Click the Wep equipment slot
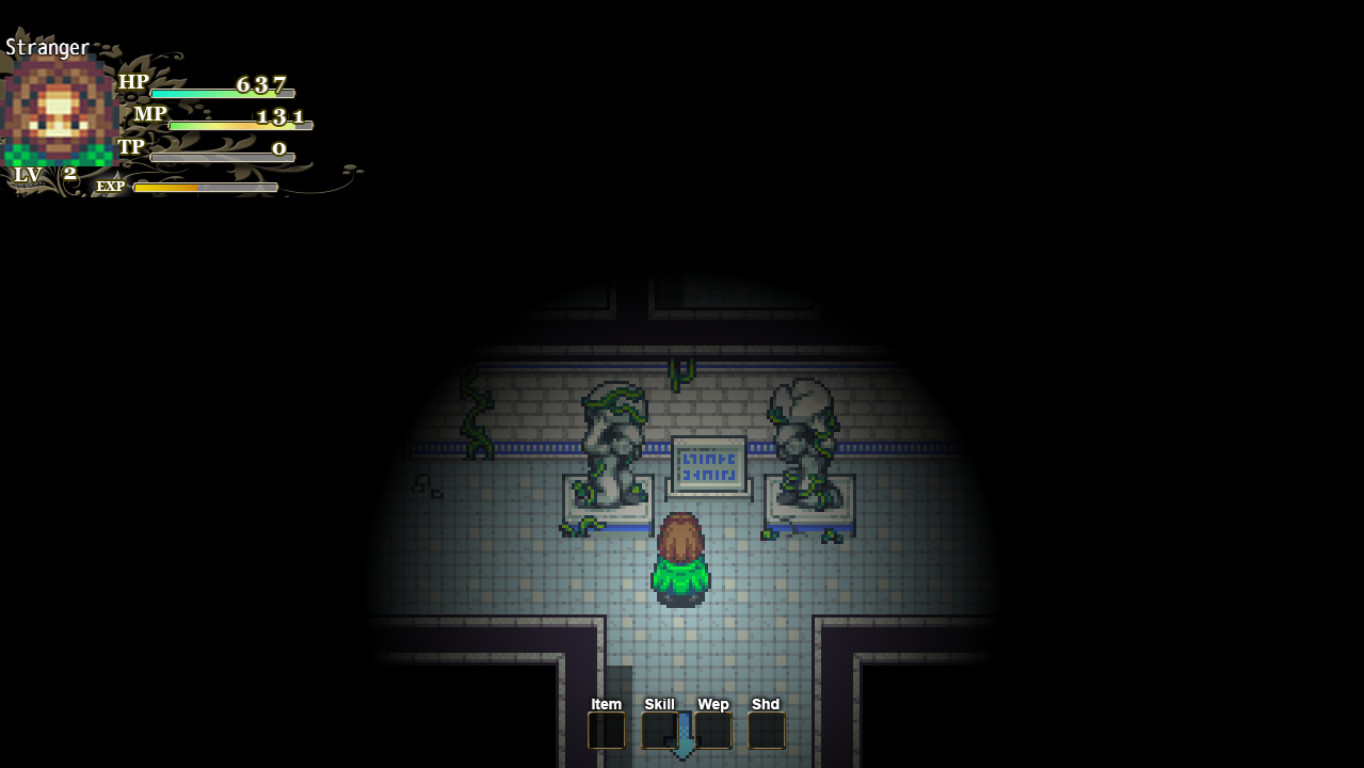The width and height of the screenshot is (1364, 768). (x=712, y=731)
